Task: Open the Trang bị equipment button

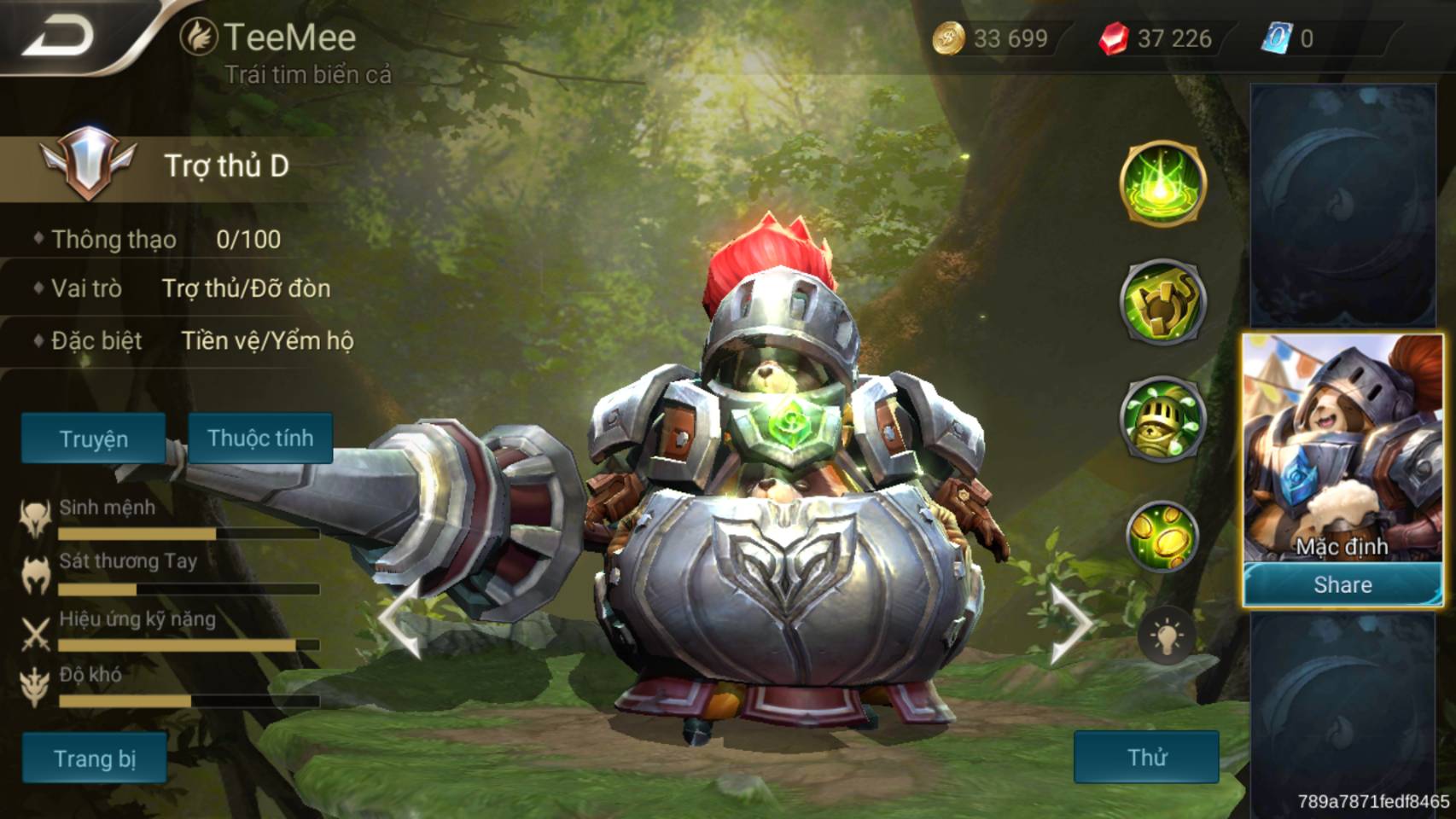Action: 95,758
